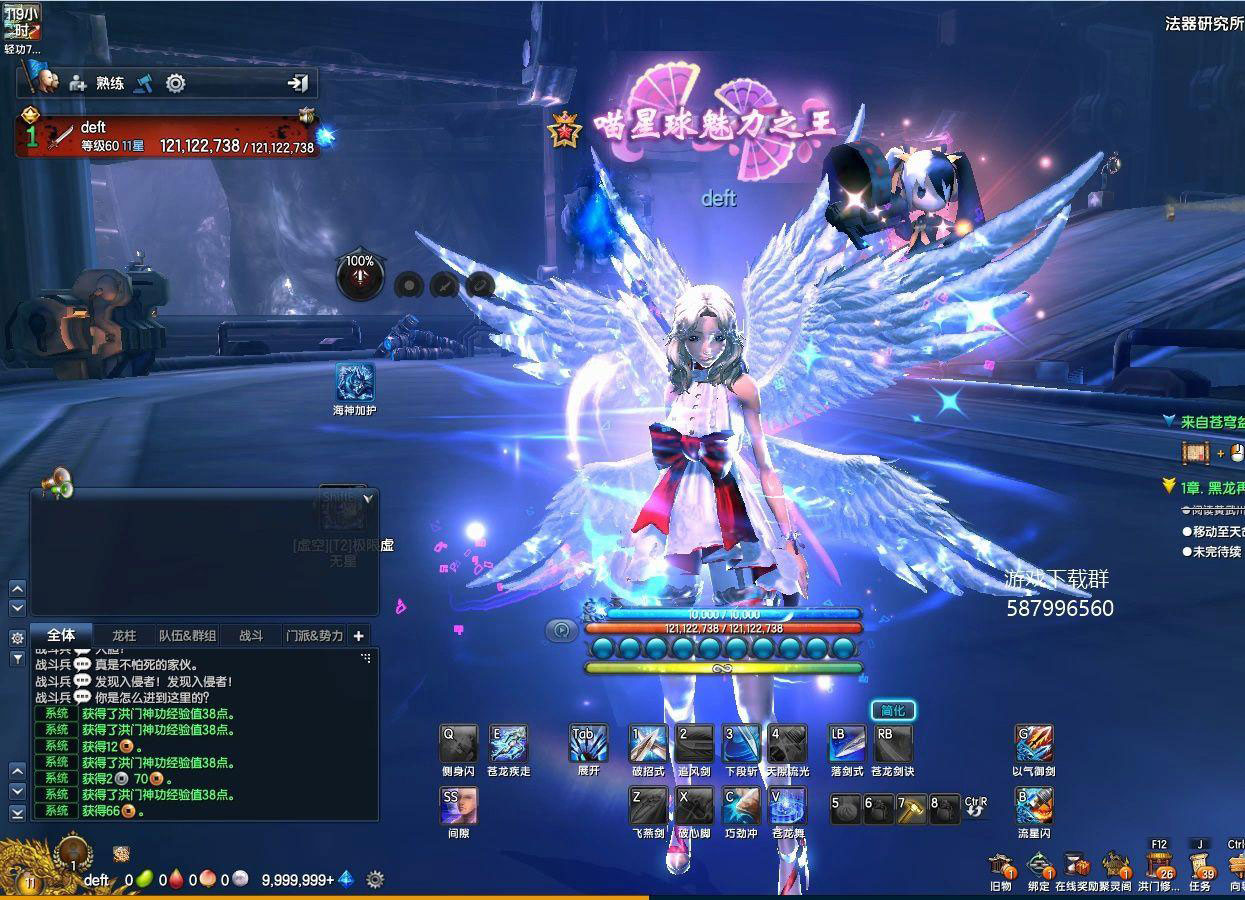Viewport: 1245px width, 900px height.
Task: Cast the 以气御剑 skill
Action: (1034, 744)
